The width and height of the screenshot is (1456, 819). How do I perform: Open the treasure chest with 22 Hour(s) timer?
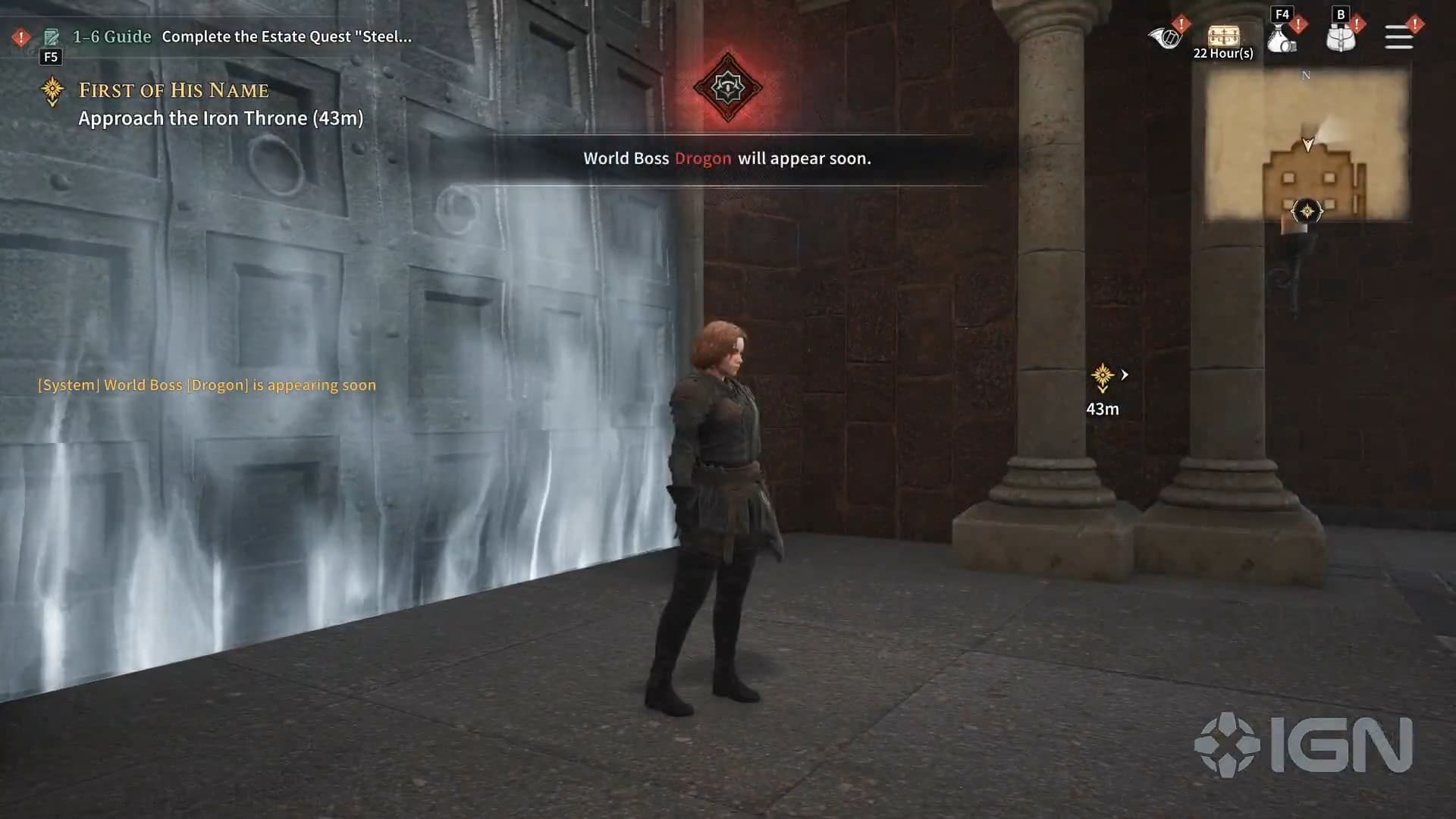pyautogui.click(x=1222, y=36)
